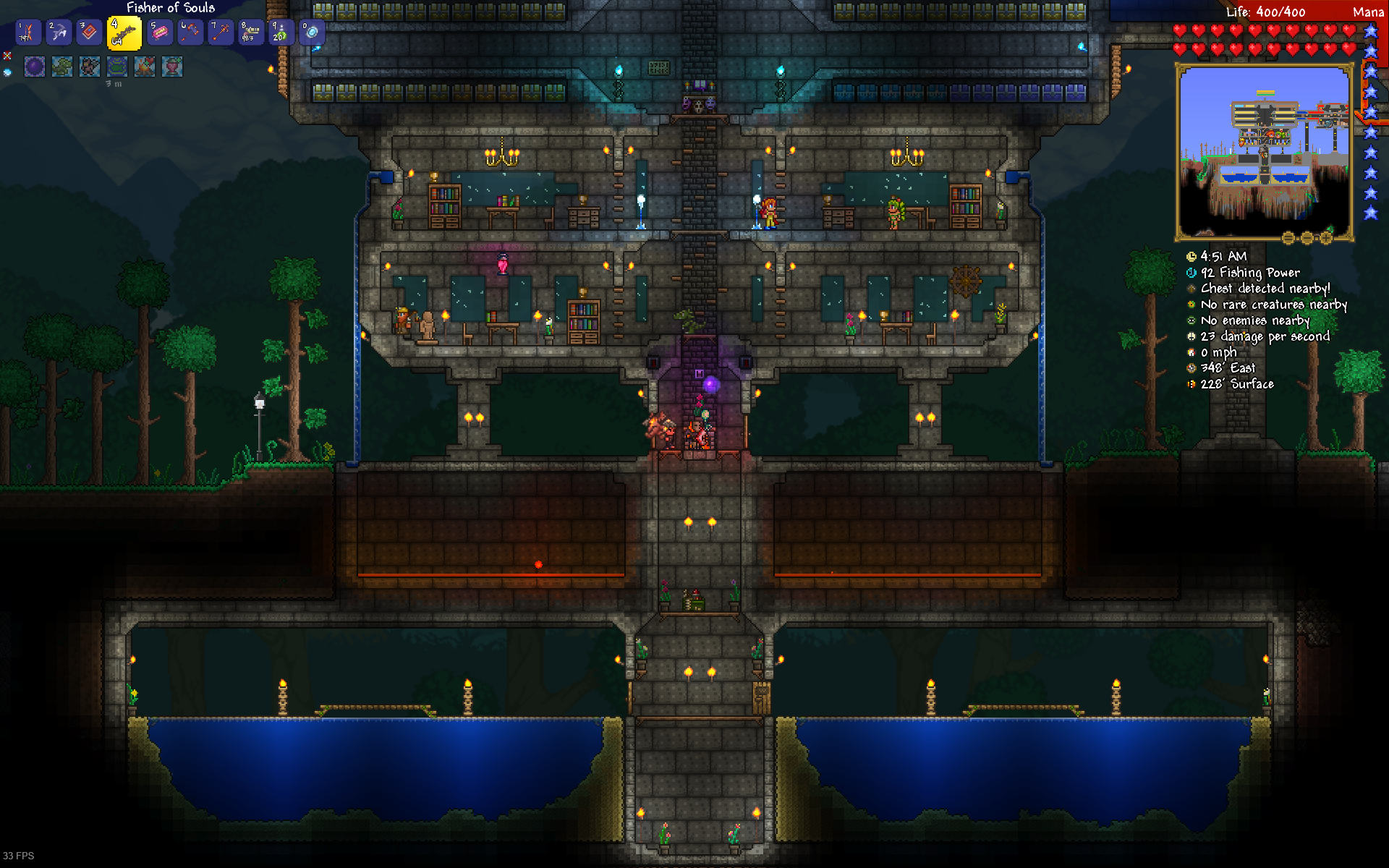Select the Magic Mirror in hotbar slot 0

coord(313,32)
